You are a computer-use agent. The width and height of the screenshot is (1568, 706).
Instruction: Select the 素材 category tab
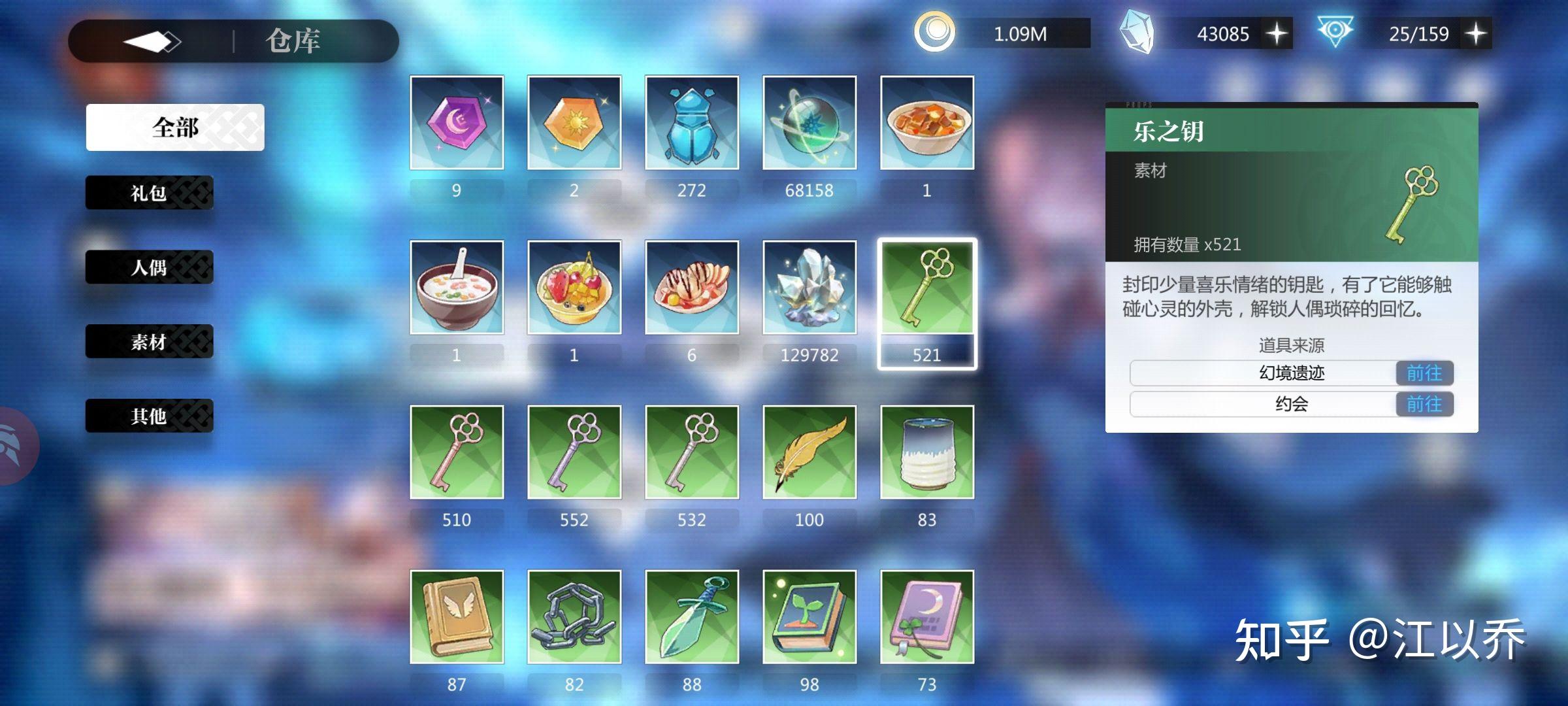point(149,341)
